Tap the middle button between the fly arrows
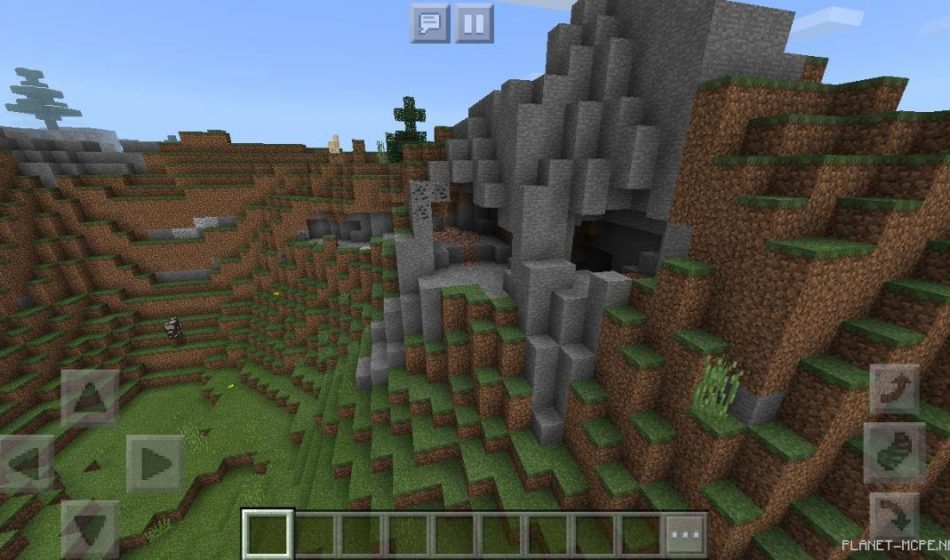Viewport: 950px width, 560px height. click(x=893, y=452)
